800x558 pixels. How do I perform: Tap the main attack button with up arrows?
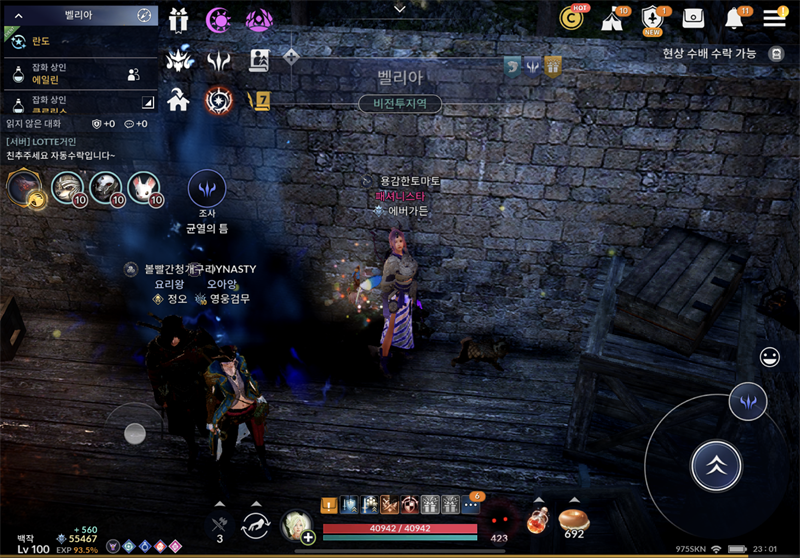pos(716,464)
